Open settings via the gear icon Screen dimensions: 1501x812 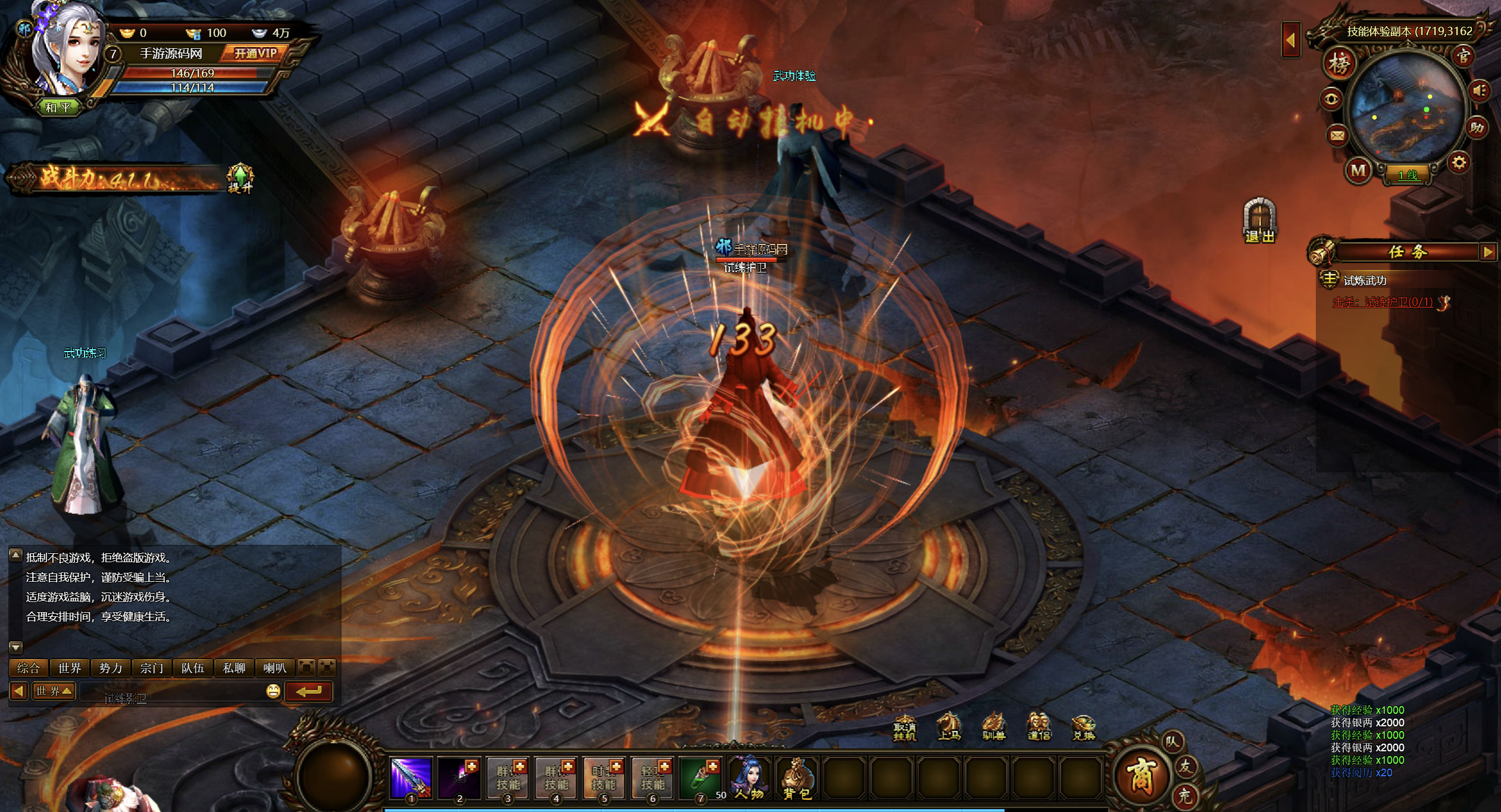[x=1459, y=162]
